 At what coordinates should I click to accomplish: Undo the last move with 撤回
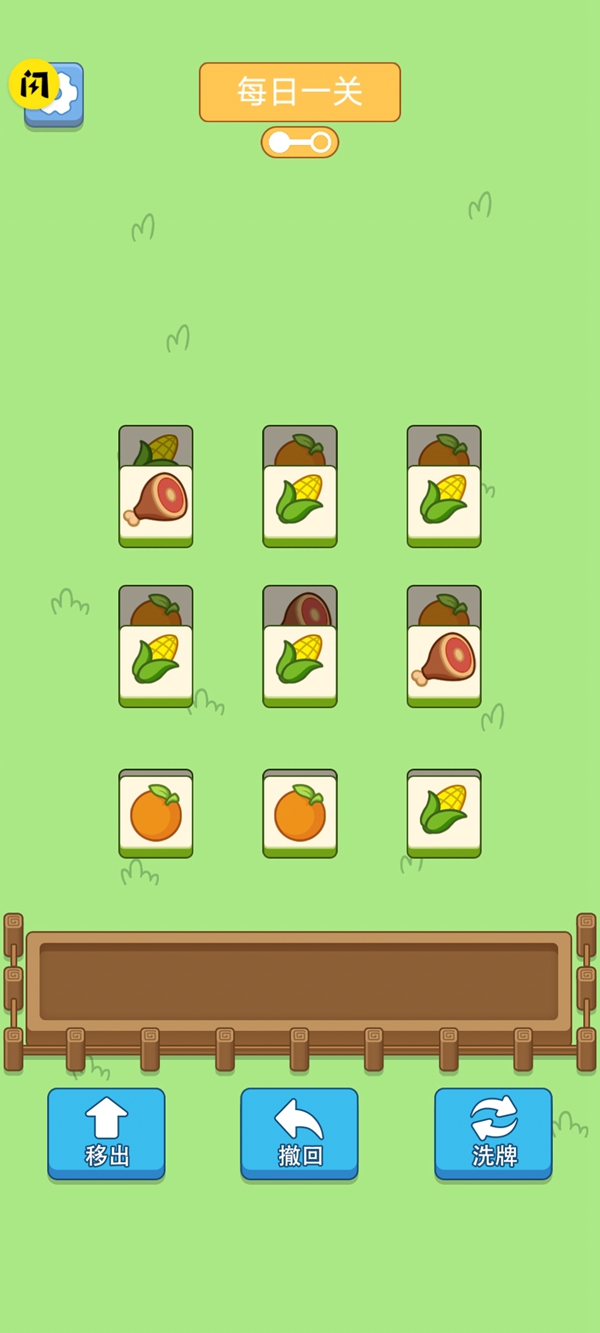click(299, 1133)
